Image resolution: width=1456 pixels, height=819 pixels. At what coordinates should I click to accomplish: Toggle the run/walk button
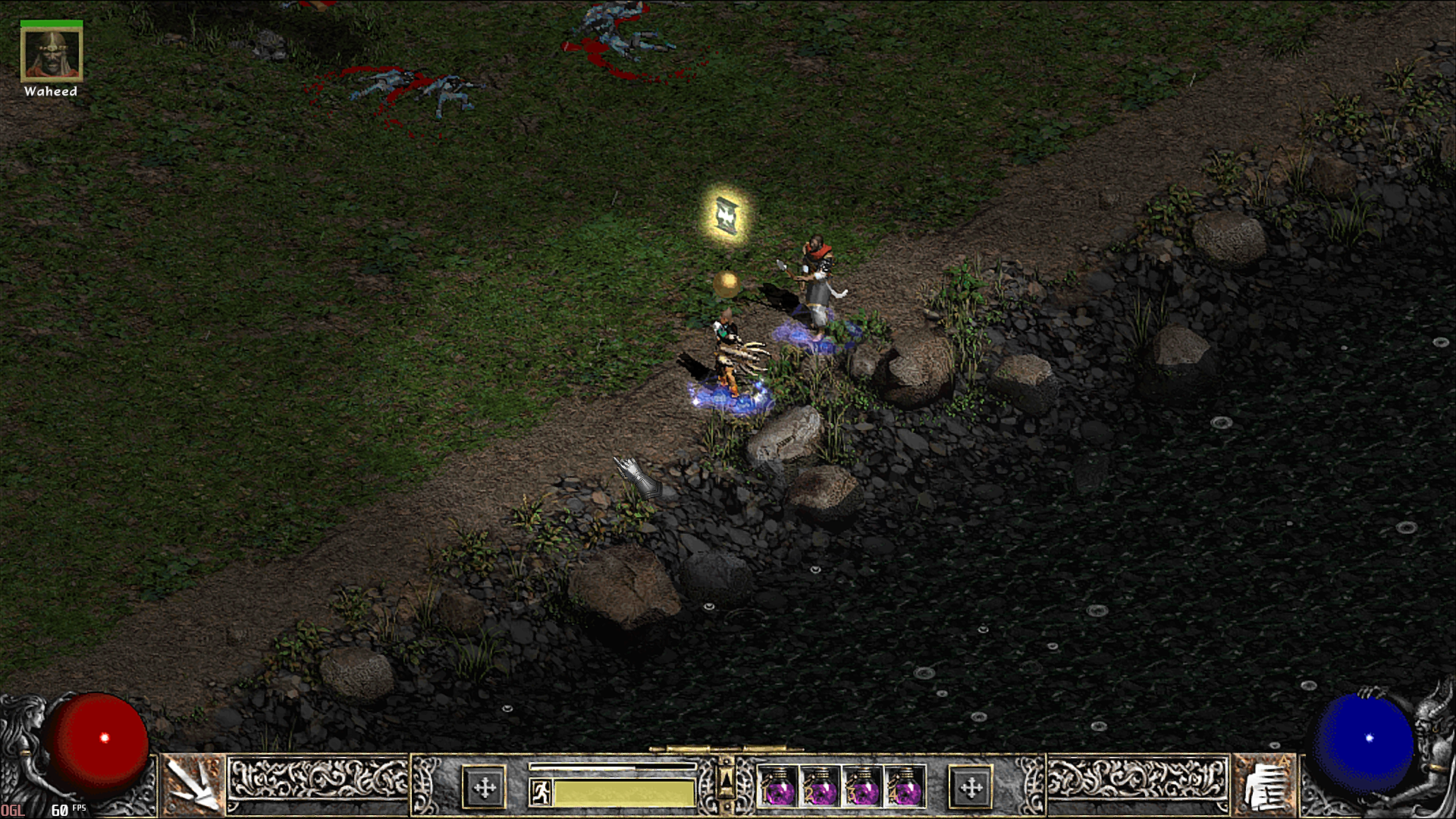point(541,793)
